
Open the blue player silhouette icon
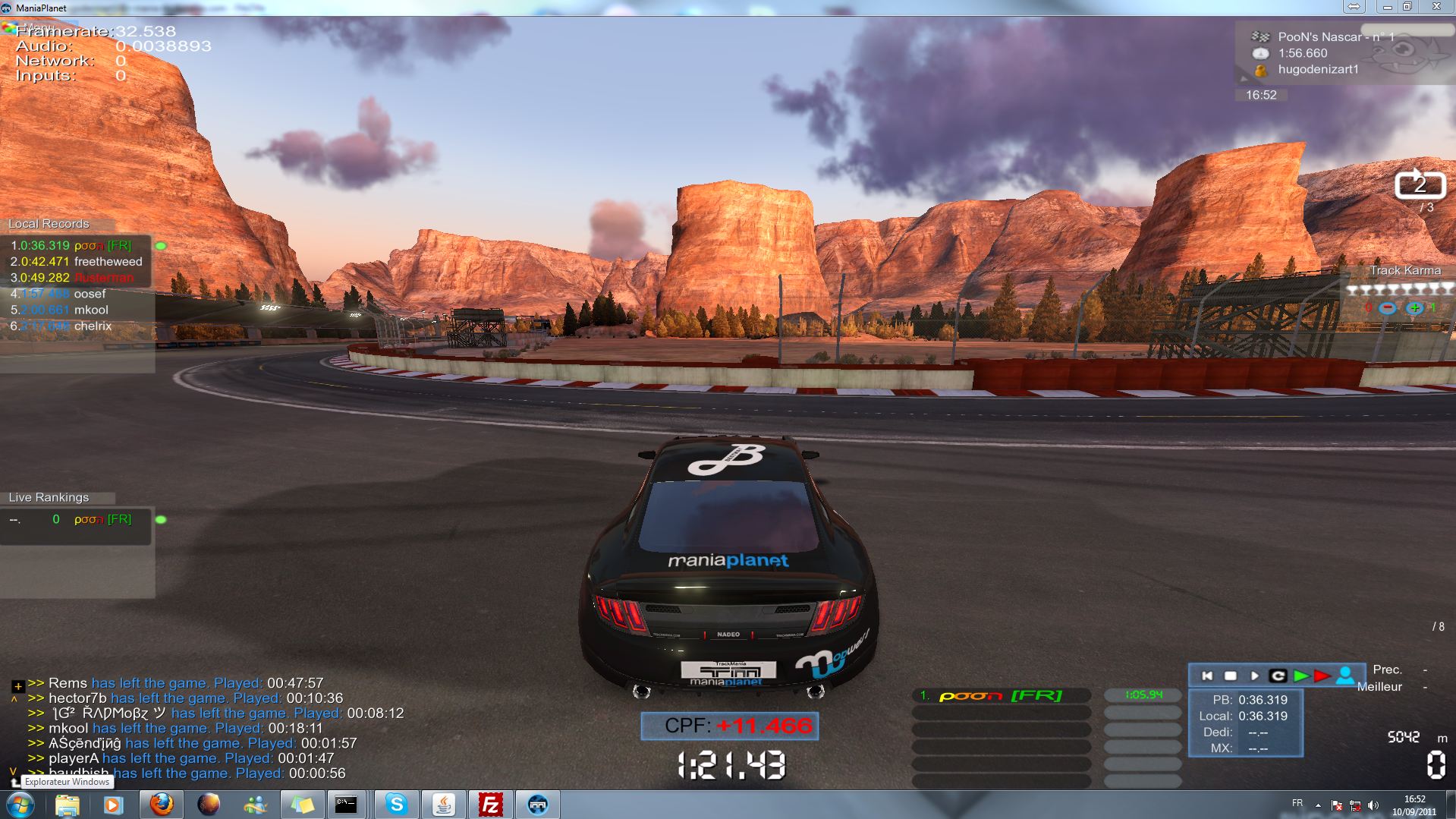coord(1345,675)
